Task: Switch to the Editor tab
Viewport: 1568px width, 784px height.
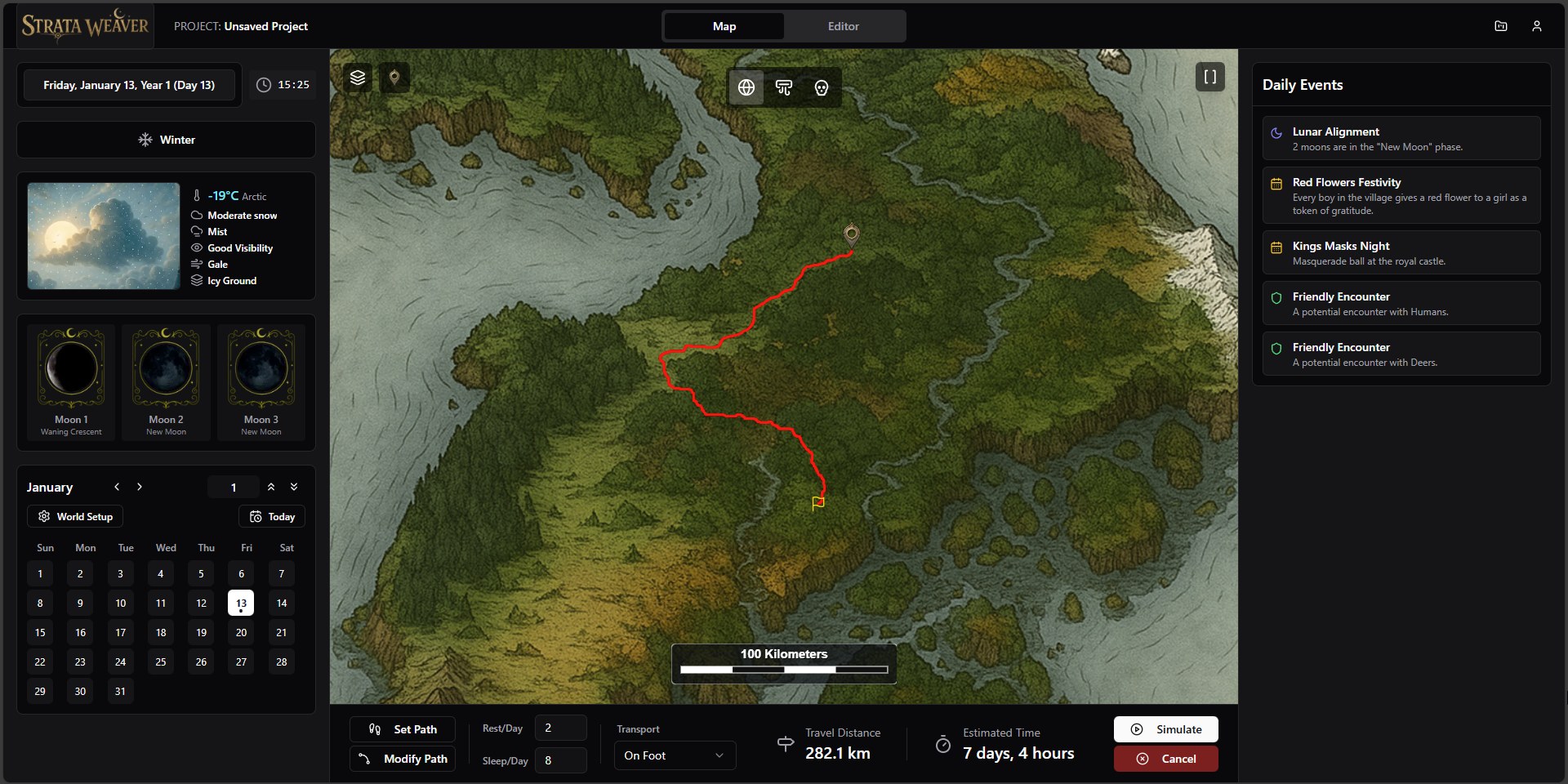Action: pyautogui.click(x=844, y=25)
